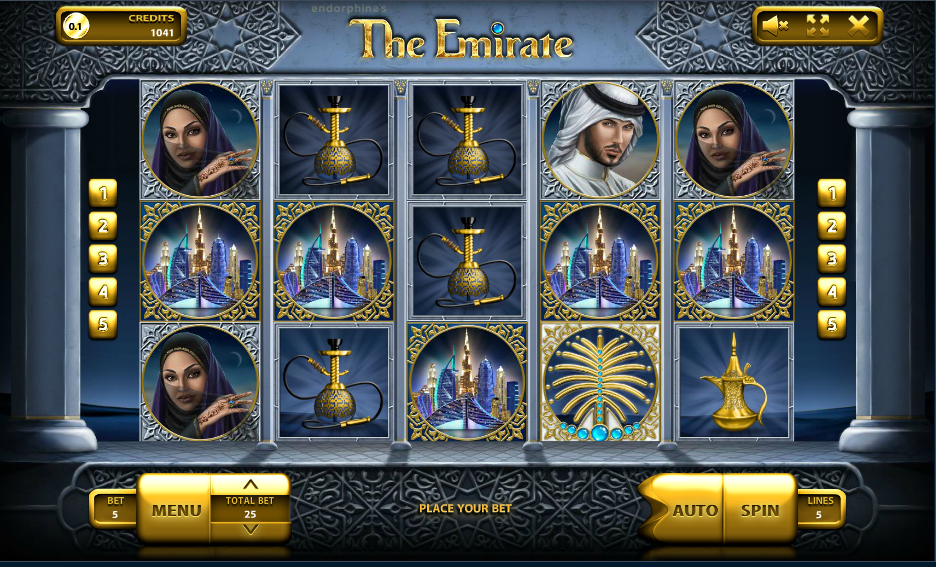Select payline 2 on the right side
The height and width of the screenshot is (567, 936).
831,225
